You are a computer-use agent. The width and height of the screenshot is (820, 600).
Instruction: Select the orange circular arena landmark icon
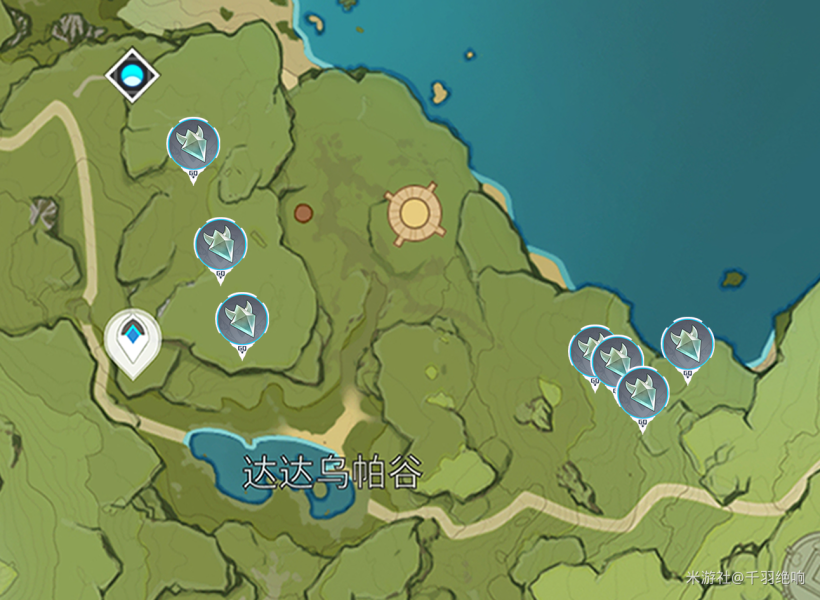(414, 213)
